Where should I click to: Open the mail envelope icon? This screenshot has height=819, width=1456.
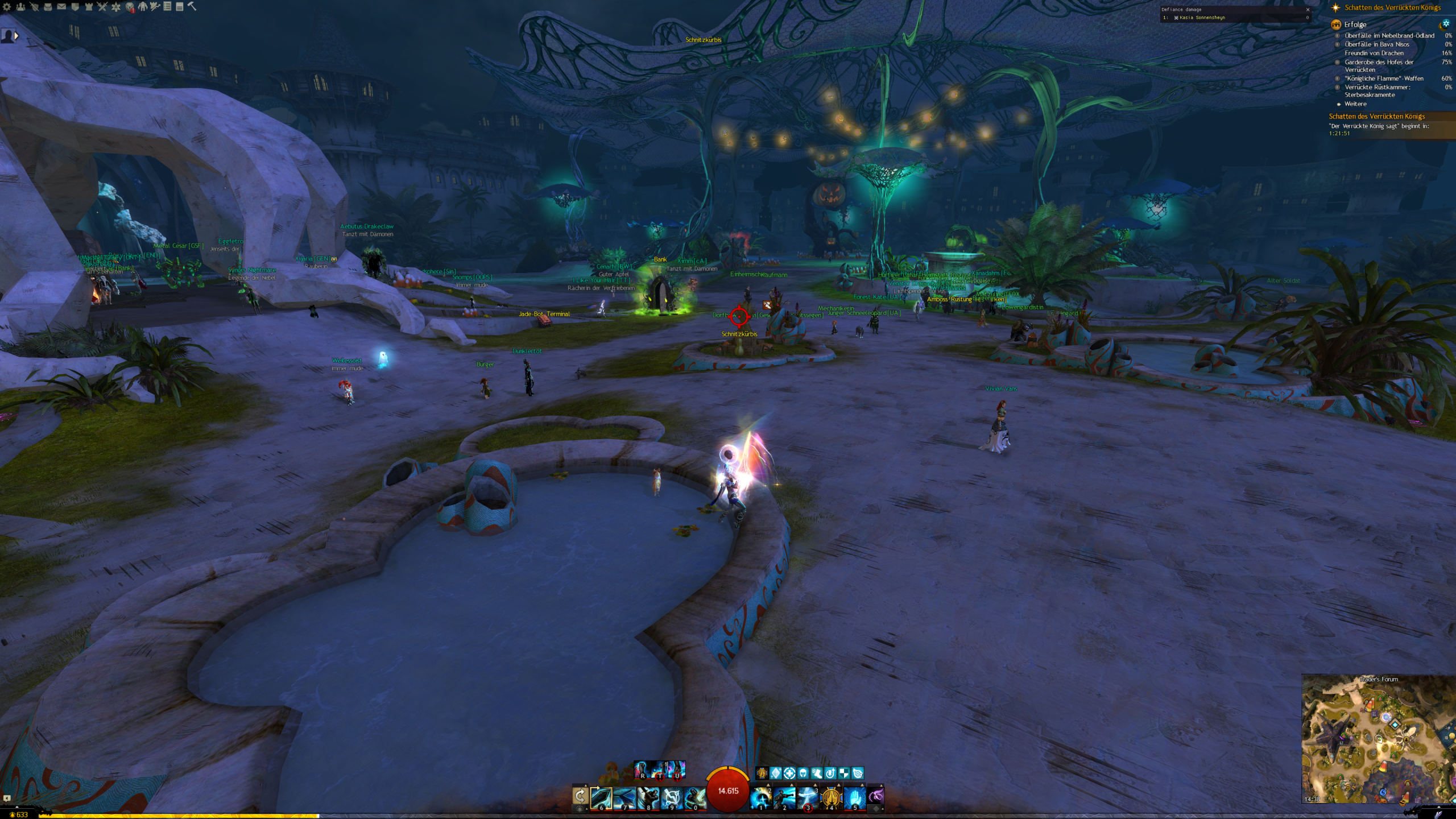pyautogui.click(x=61, y=7)
